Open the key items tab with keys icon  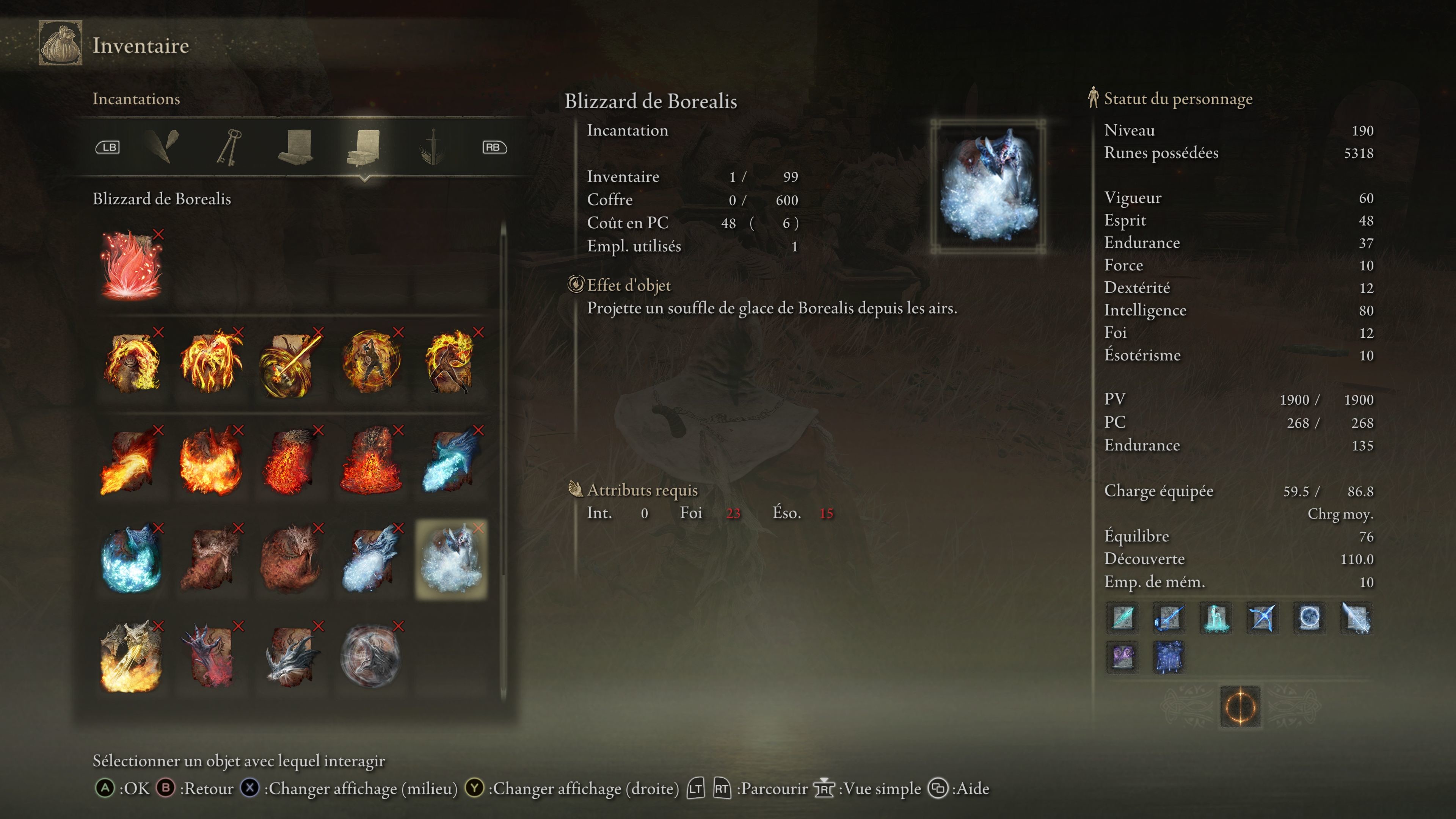(229, 147)
